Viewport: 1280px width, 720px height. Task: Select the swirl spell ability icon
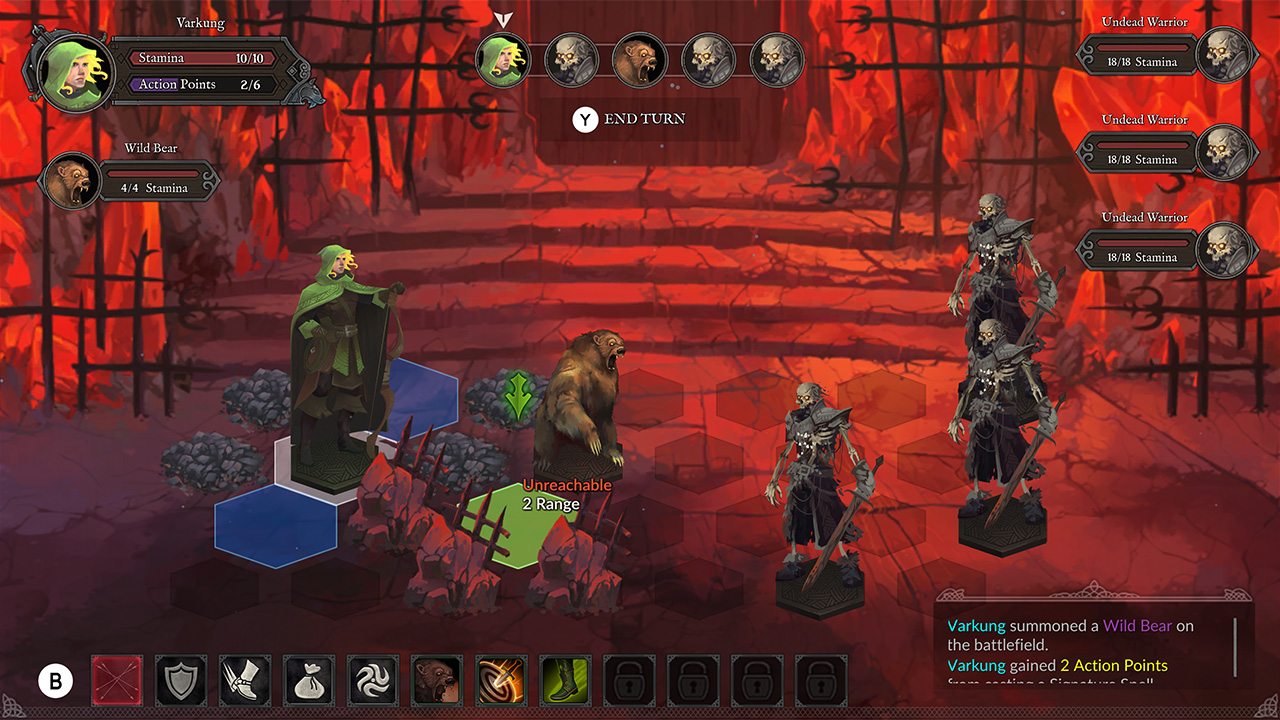pos(373,680)
